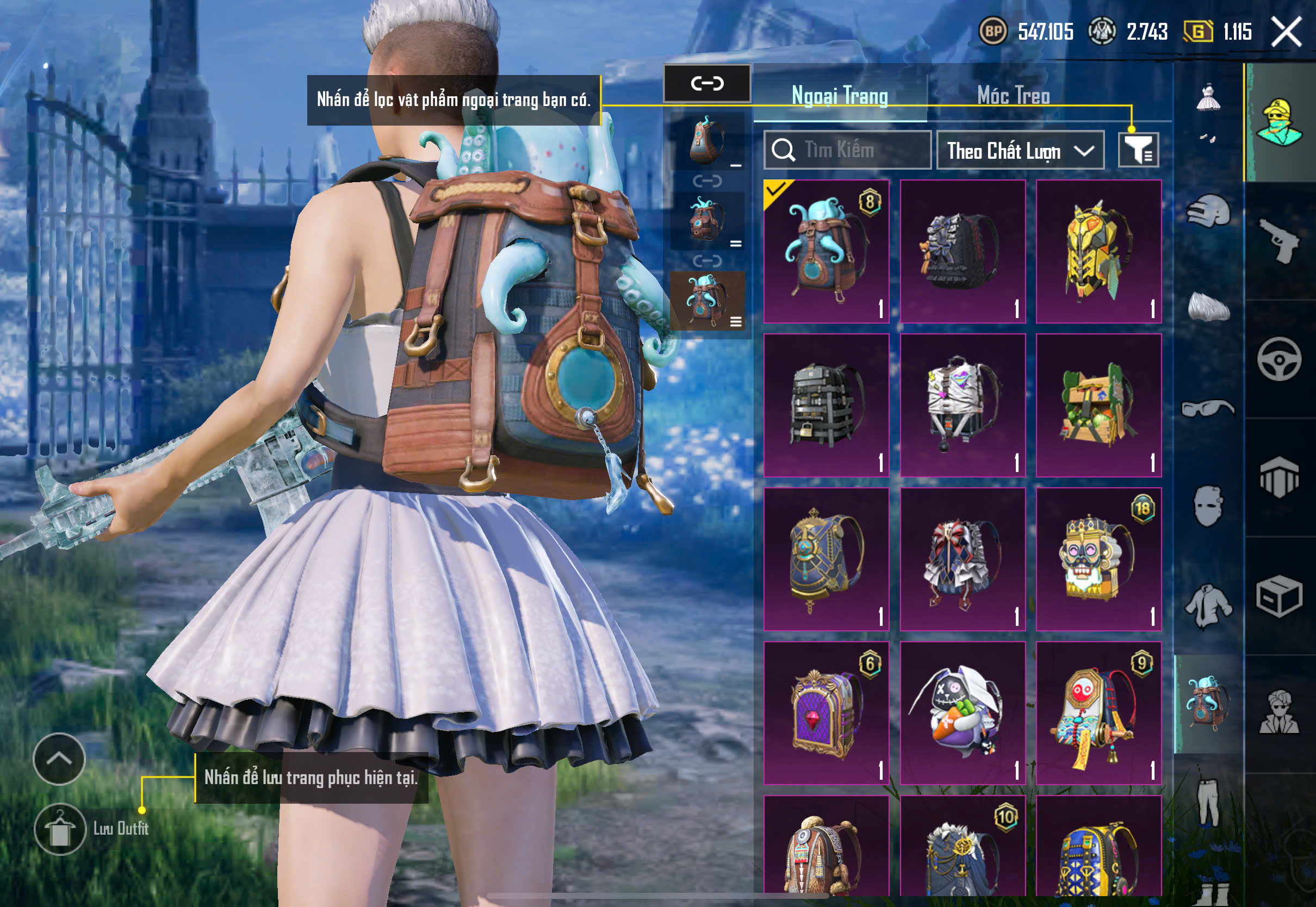Image resolution: width=1316 pixels, height=907 pixels.
Task: Show the pistol weapon skins section
Action: pos(1280,241)
